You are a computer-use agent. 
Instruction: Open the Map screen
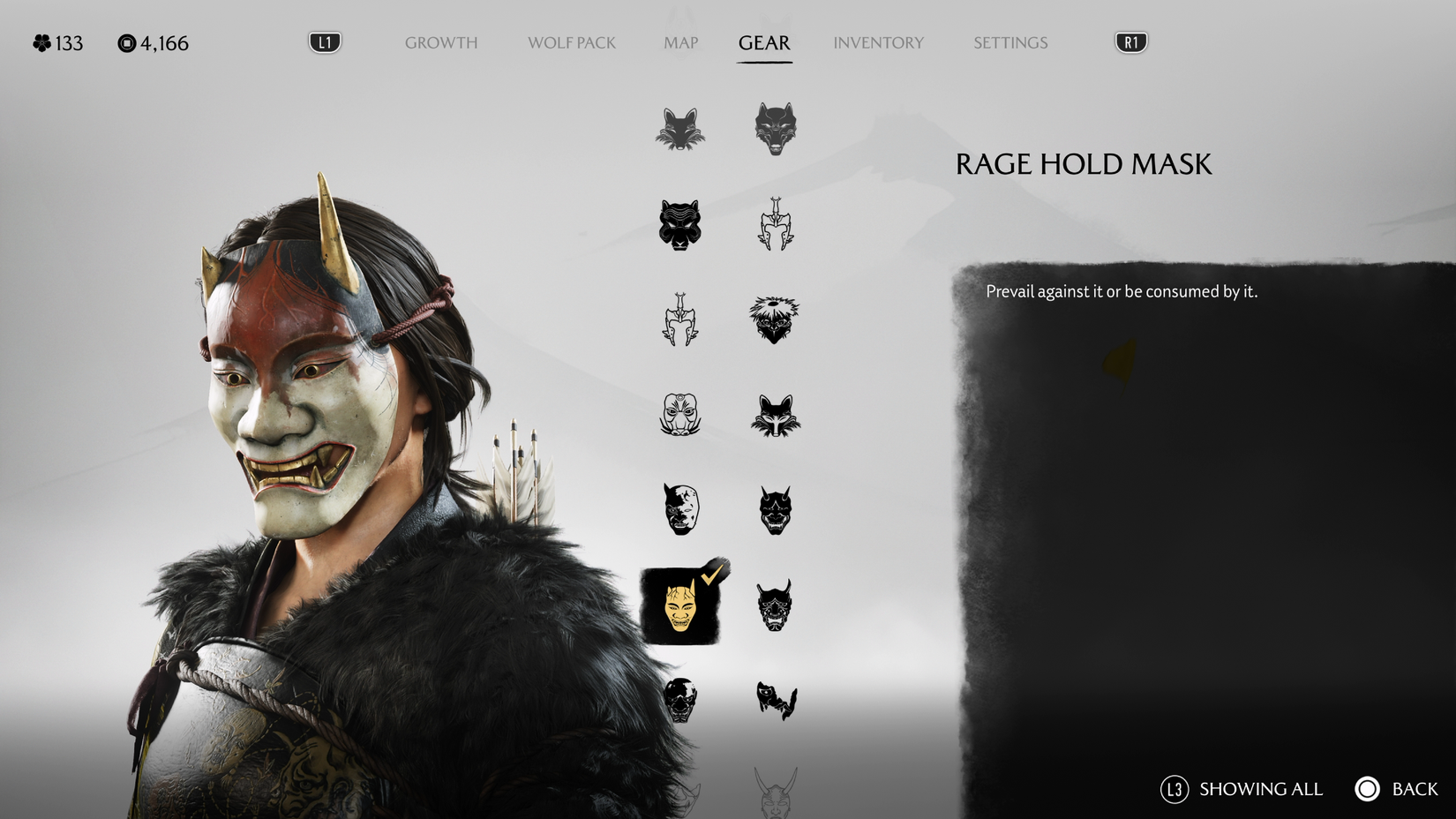(x=679, y=42)
